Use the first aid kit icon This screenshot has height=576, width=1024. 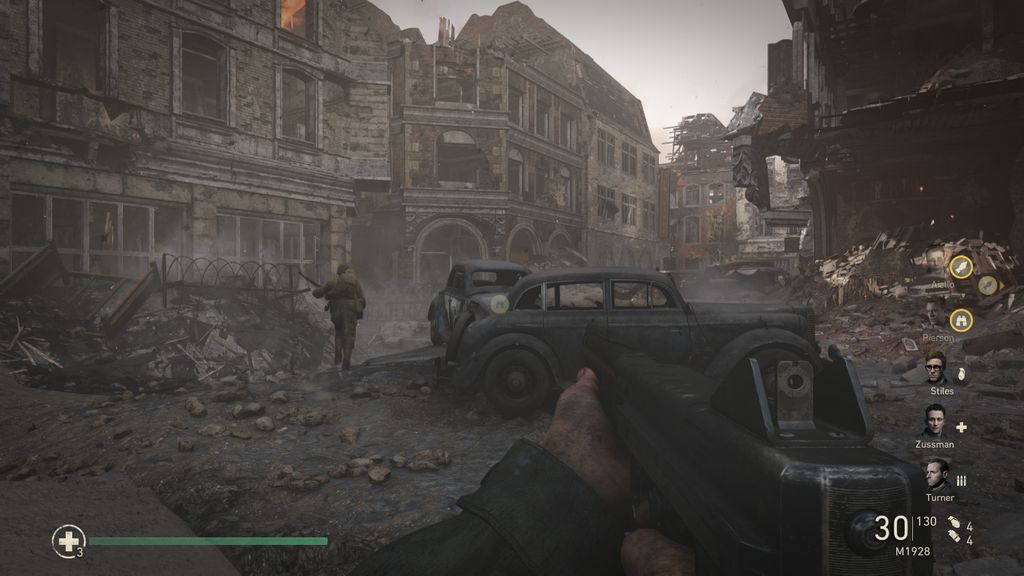click(68, 542)
